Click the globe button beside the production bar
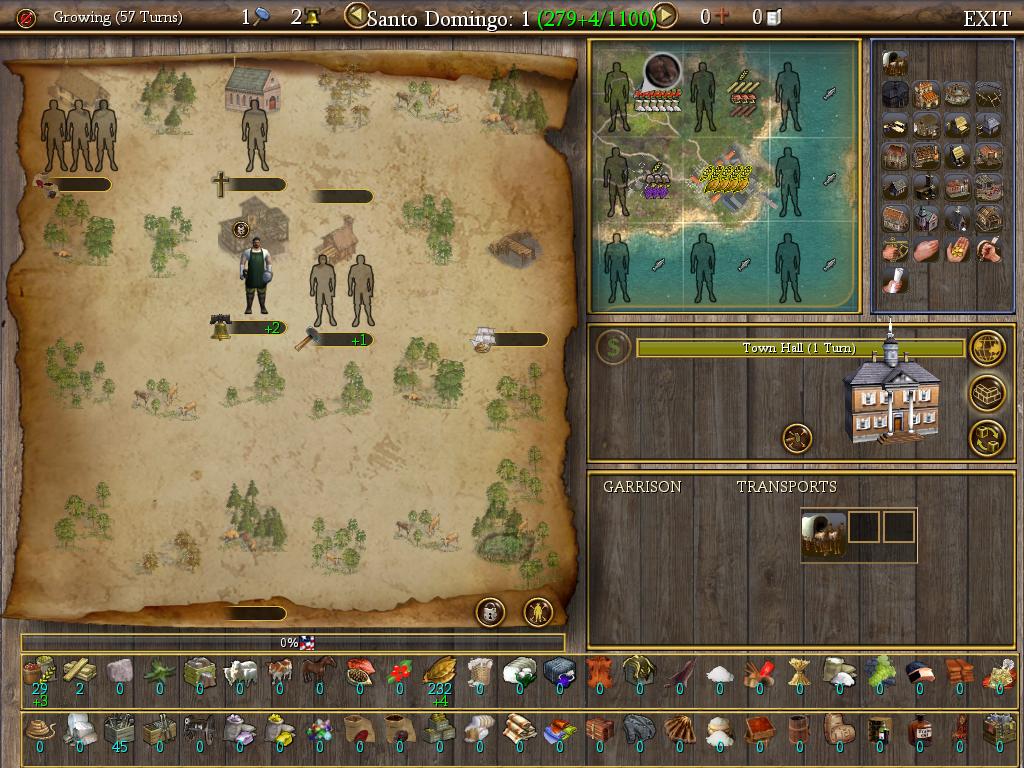Viewport: 1024px width, 768px height. tap(987, 348)
